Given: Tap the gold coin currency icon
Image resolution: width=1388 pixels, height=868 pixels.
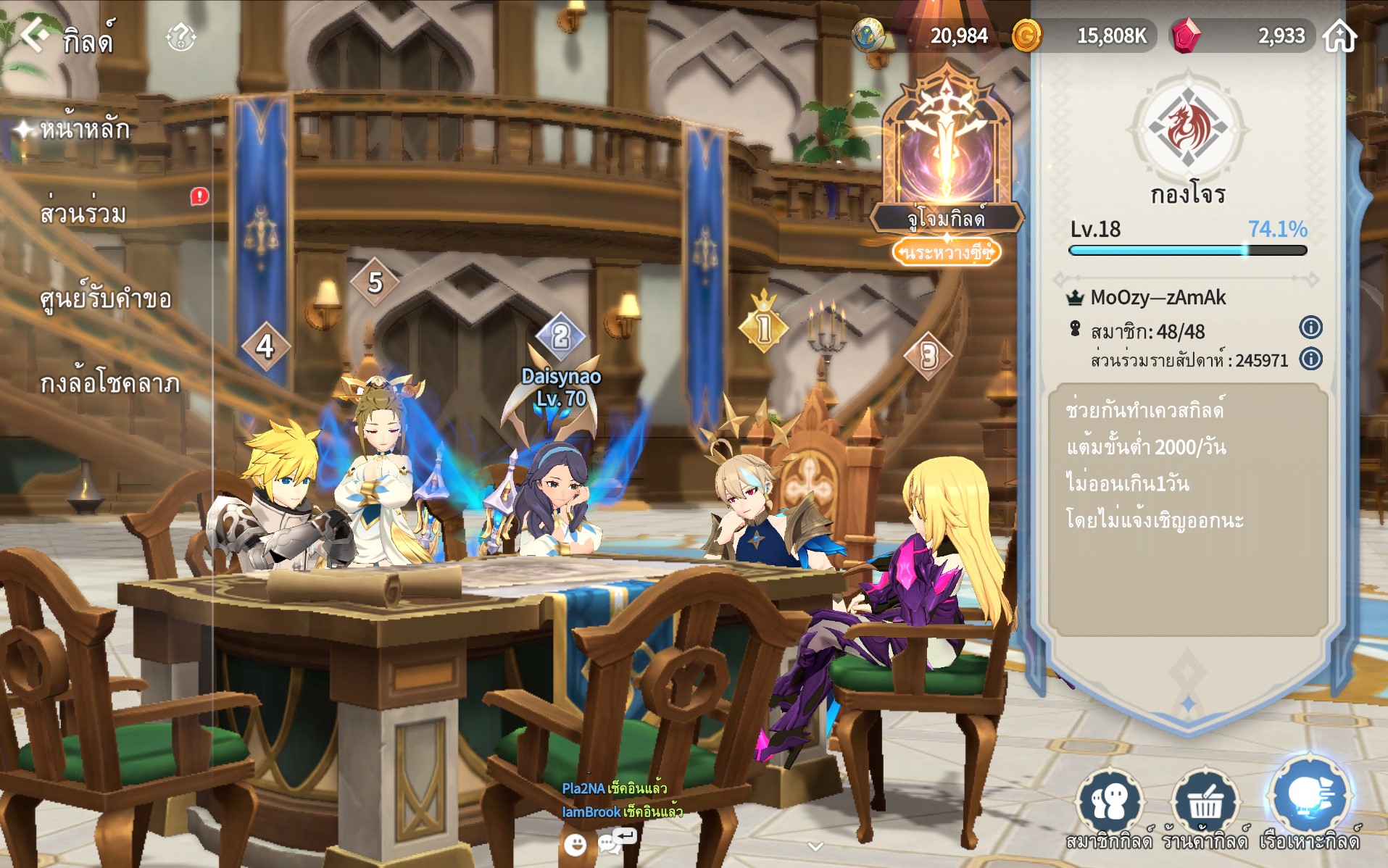Looking at the screenshot, I should [x=1026, y=36].
